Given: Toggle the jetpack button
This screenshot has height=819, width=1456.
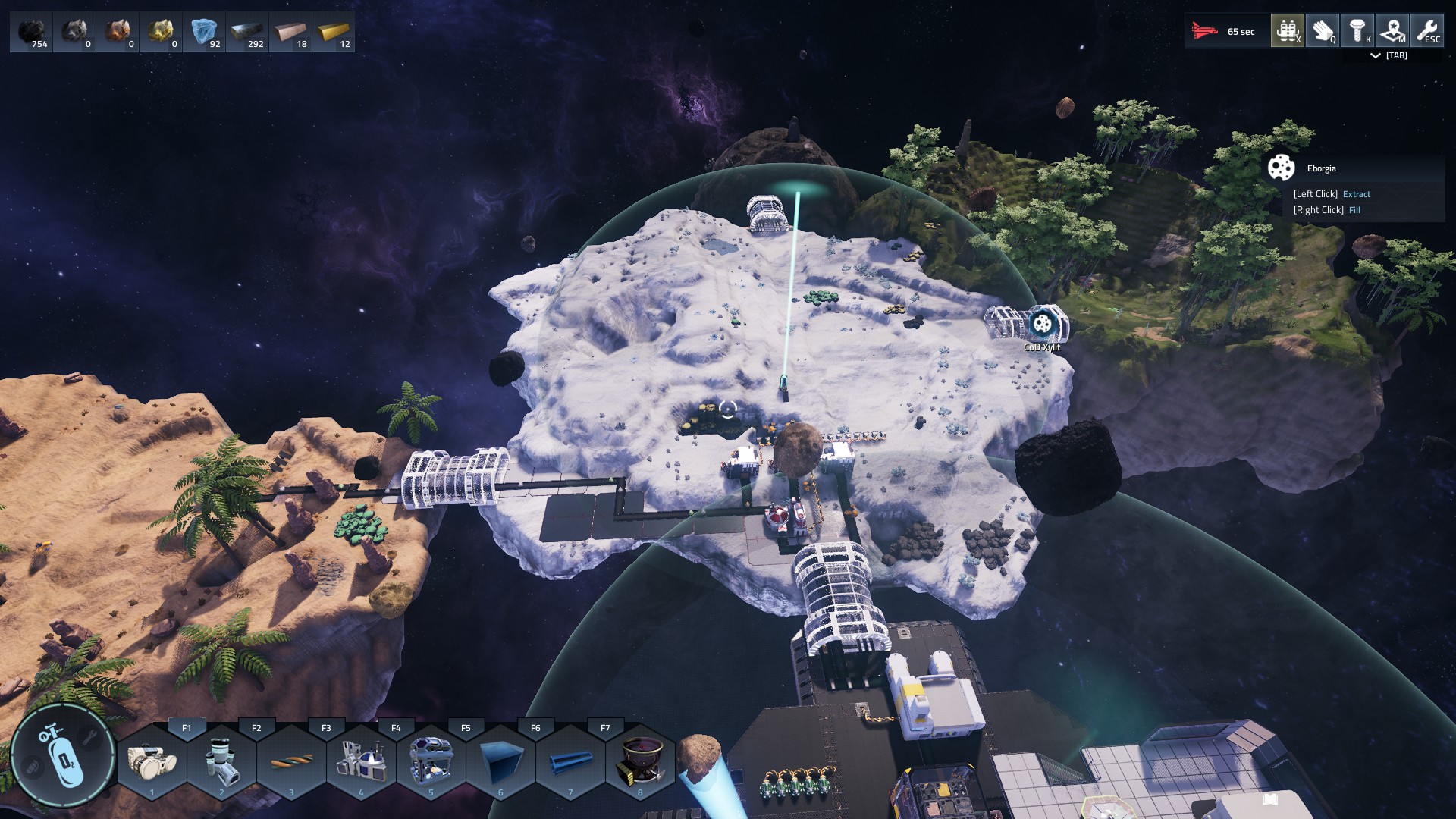Looking at the screenshot, I should coord(1287,31).
